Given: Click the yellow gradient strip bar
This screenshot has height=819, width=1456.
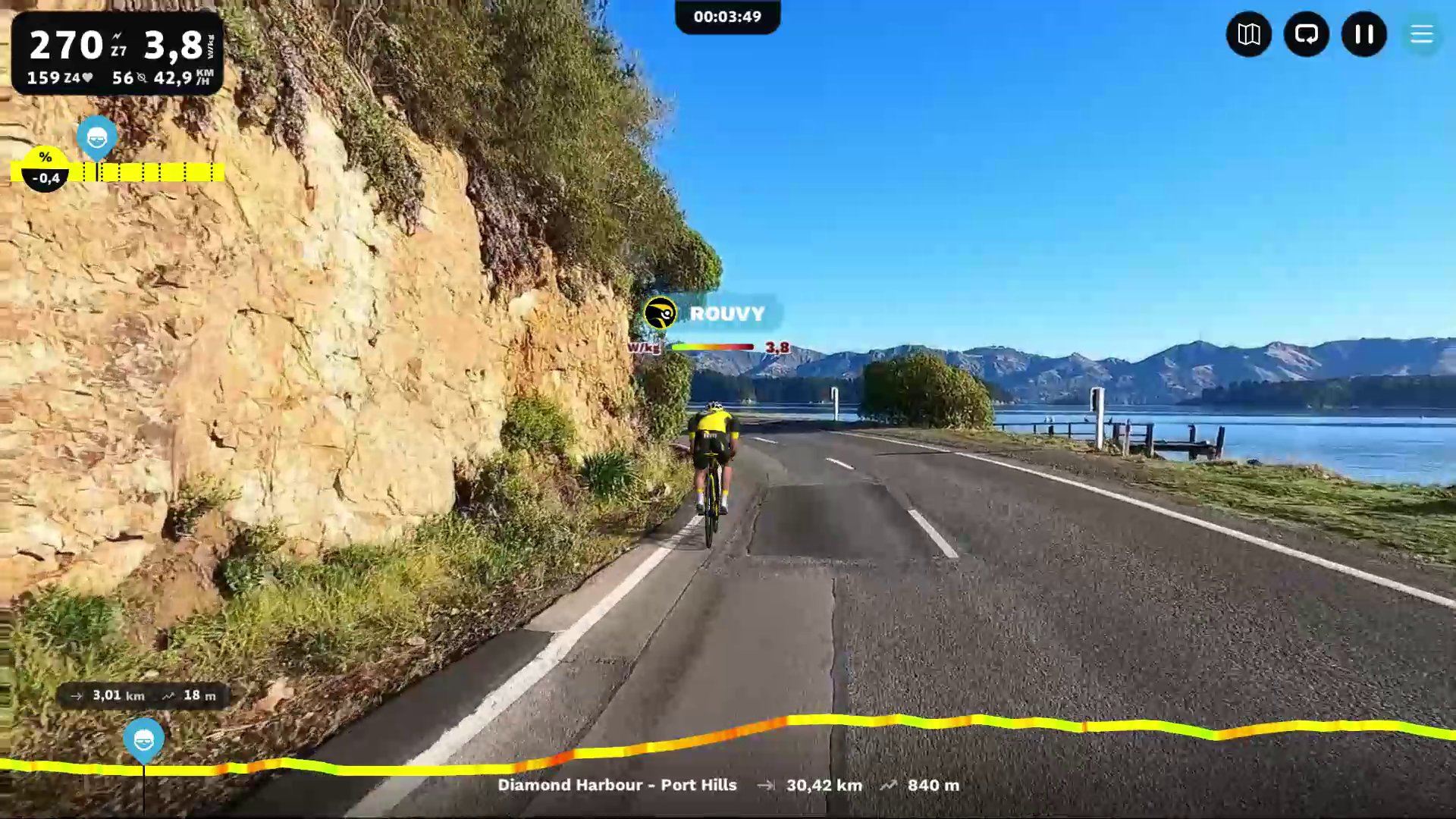Looking at the screenshot, I should [x=152, y=172].
